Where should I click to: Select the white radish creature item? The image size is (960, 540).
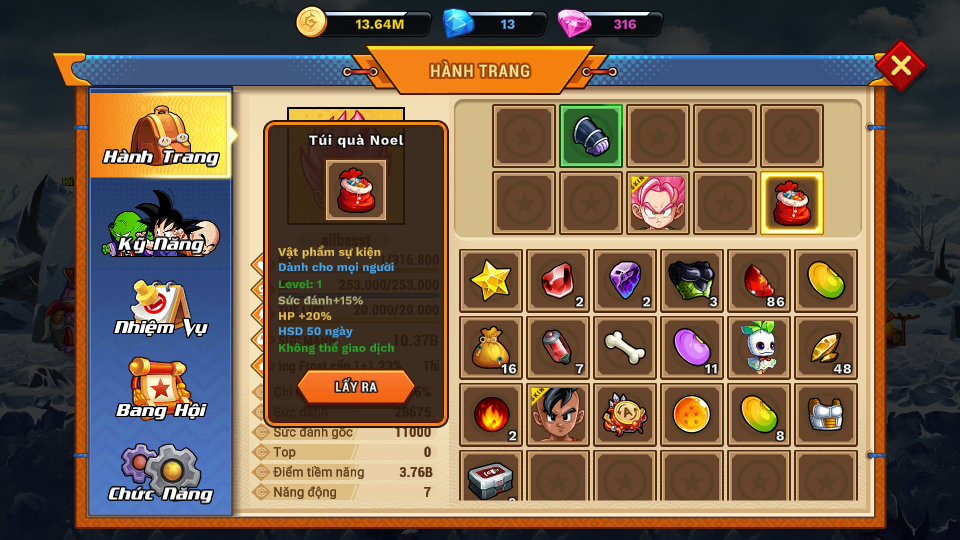759,348
